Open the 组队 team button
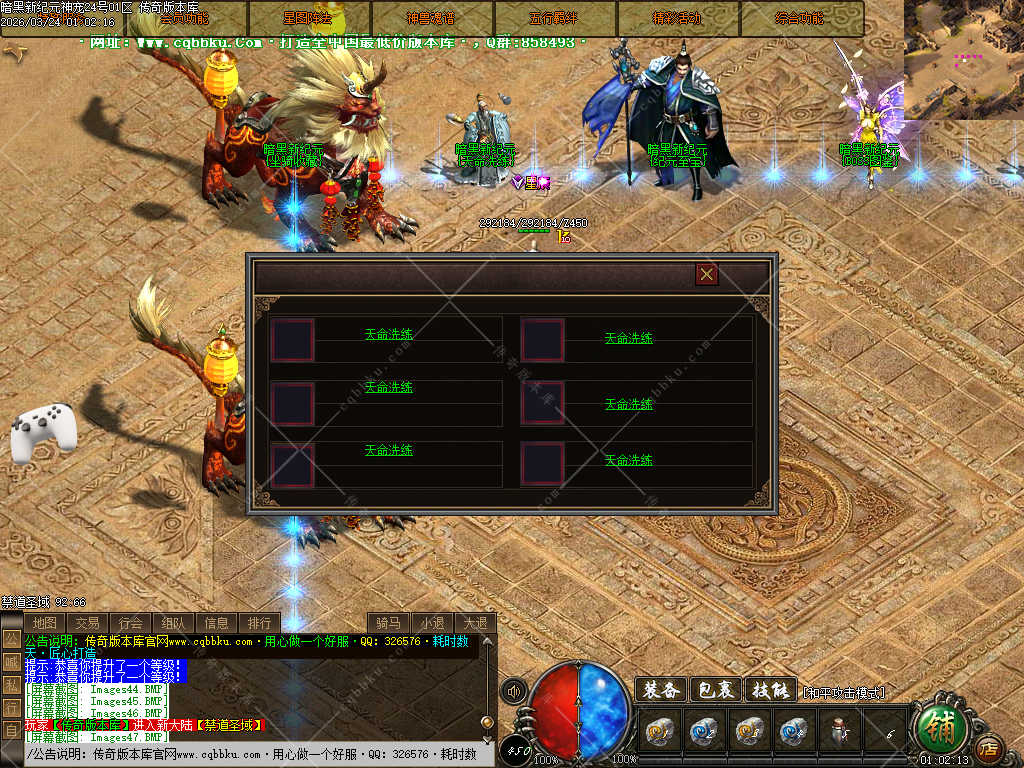The width and height of the screenshot is (1024, 768). 173,623
